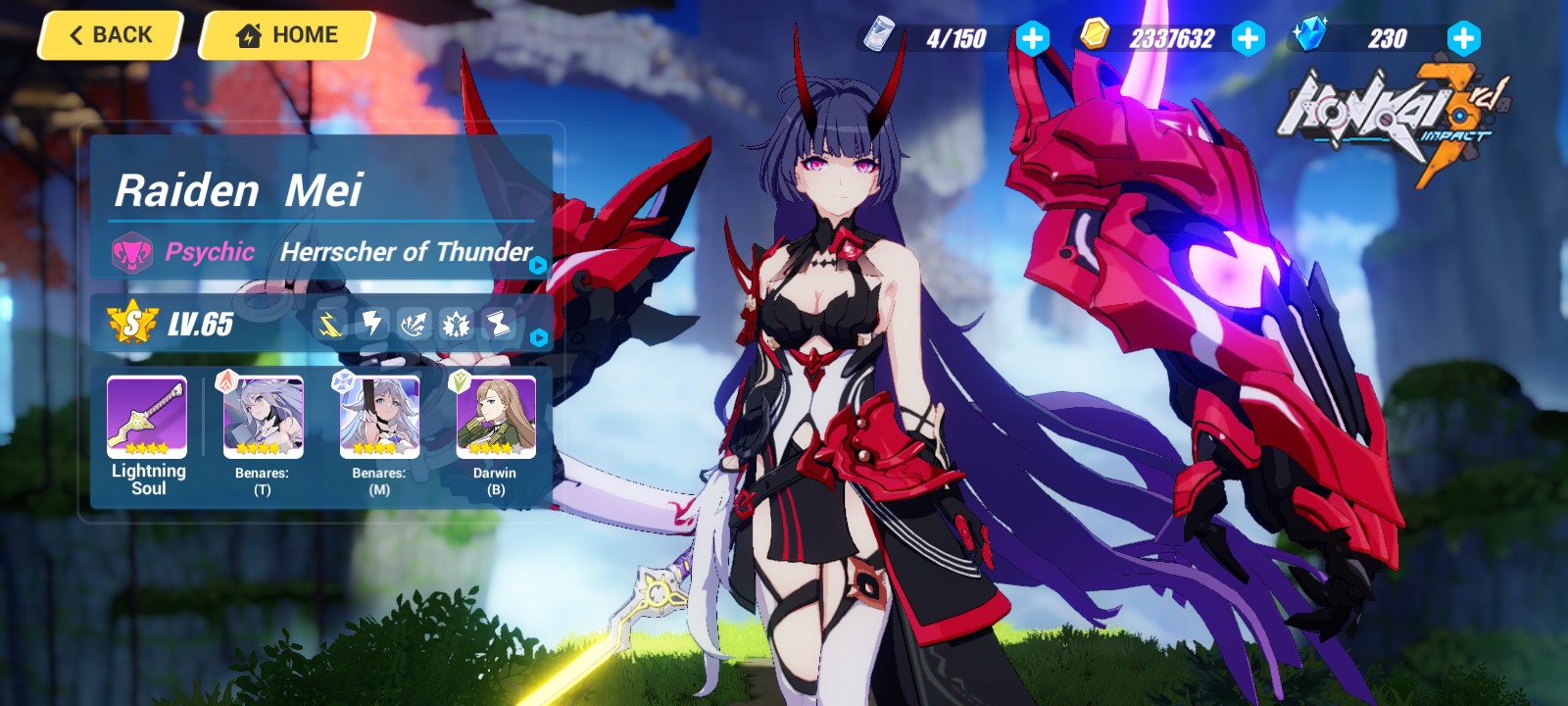Viewport: 1568px width, 706px height.
Task: Open the hourglass time-slow skill icon
Action: [x=499, y=324]
